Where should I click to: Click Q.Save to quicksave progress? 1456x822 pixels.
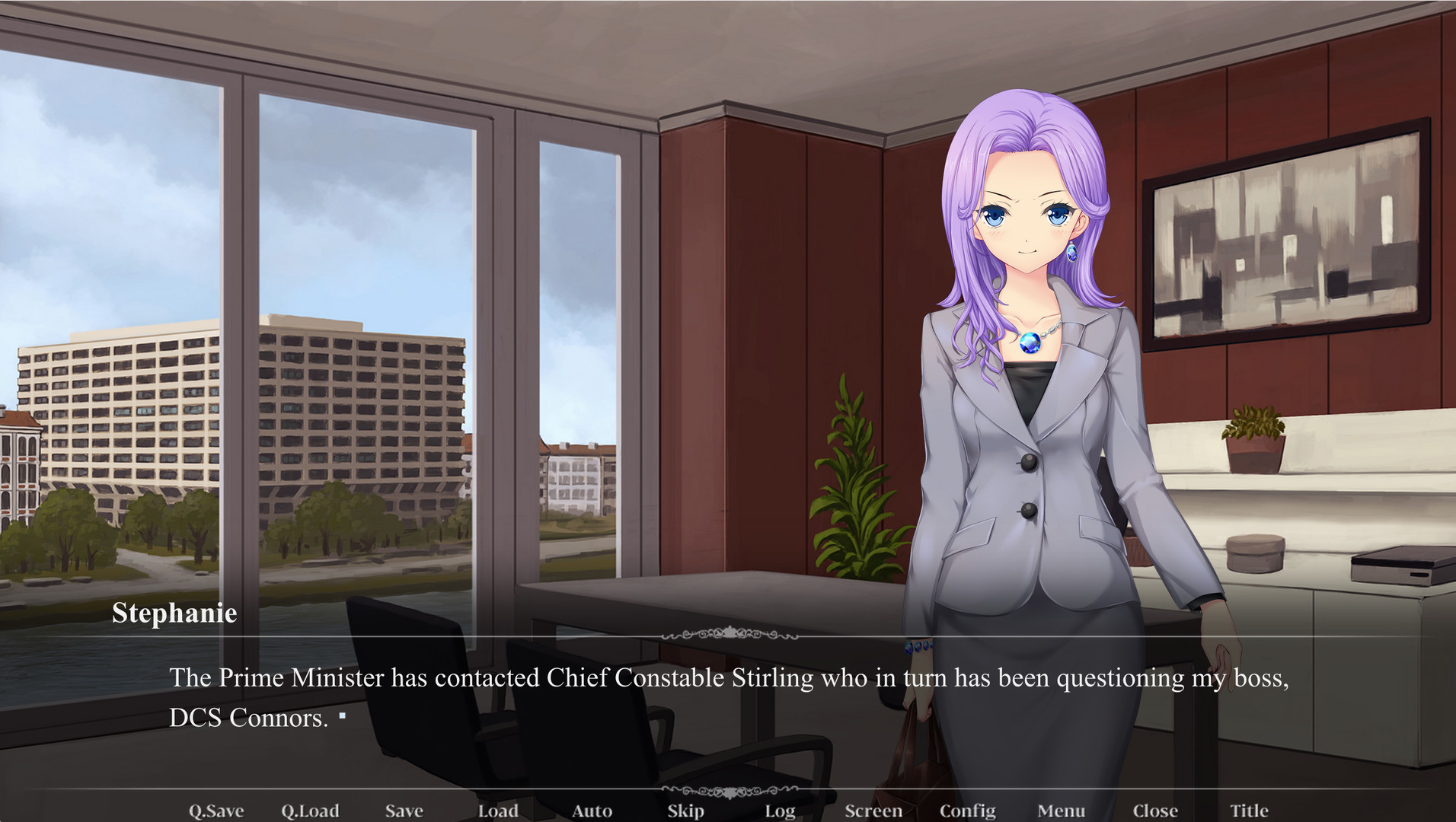pyautogui.click(x=216, y=810)
